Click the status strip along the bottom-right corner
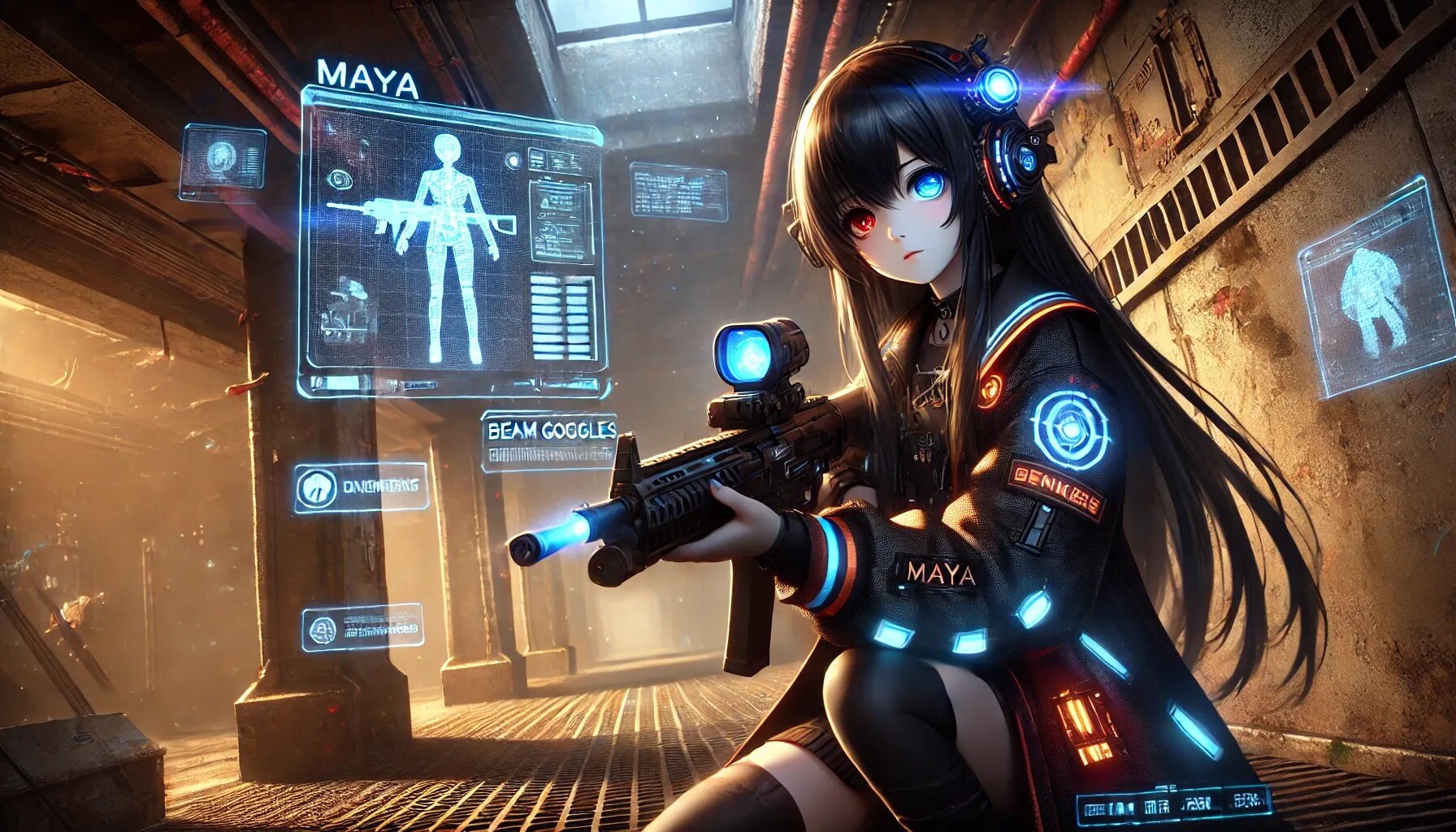 point(1170,808)
